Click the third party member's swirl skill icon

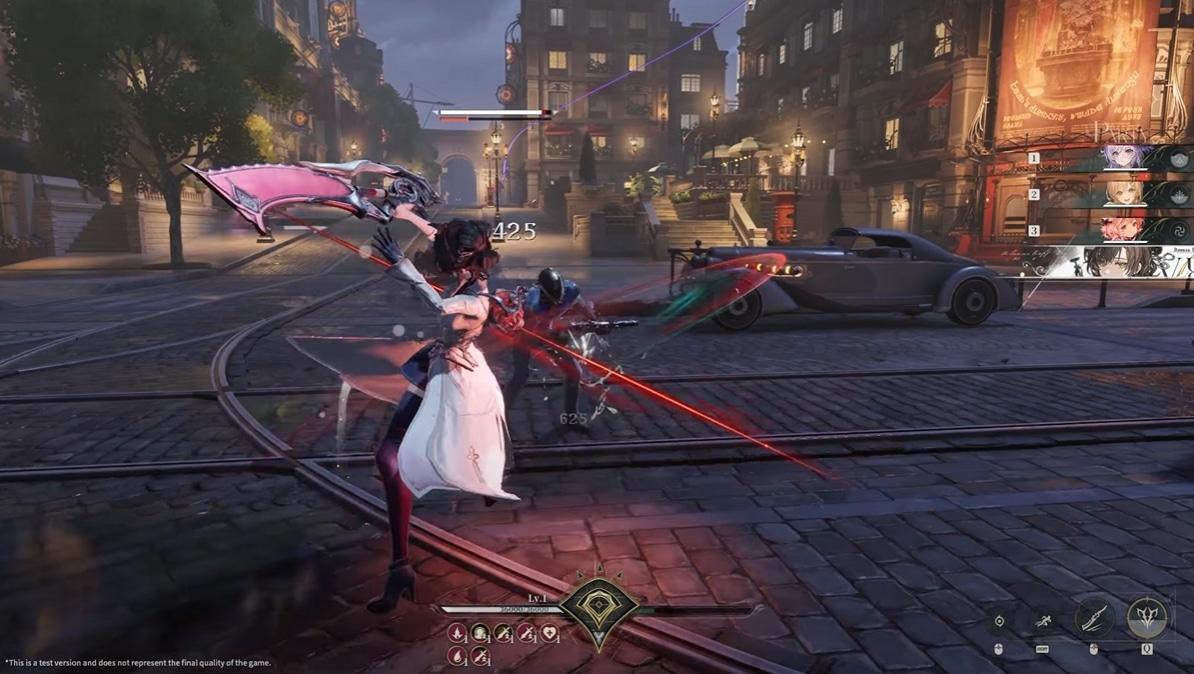pyautogui.click(x=1179, y=230)
